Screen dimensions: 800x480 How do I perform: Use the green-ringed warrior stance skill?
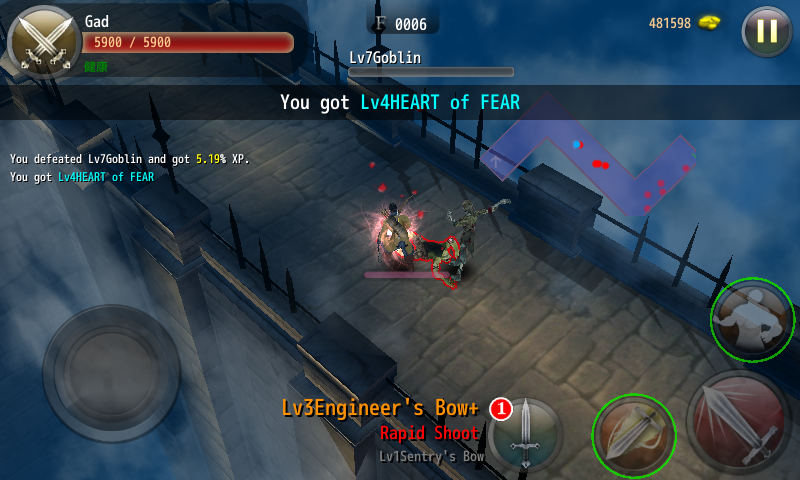(x=753, y=320)
